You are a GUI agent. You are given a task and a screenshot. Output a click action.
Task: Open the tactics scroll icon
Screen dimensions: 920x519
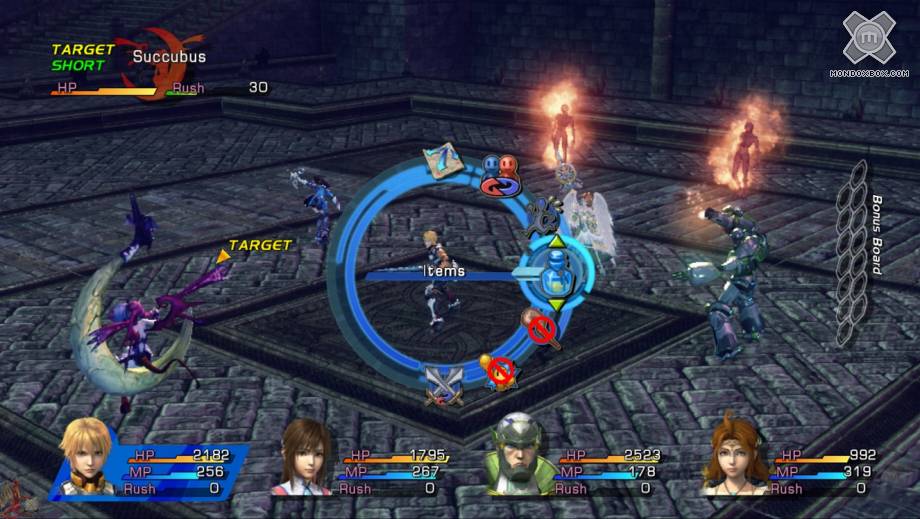(x=443, y=160)
